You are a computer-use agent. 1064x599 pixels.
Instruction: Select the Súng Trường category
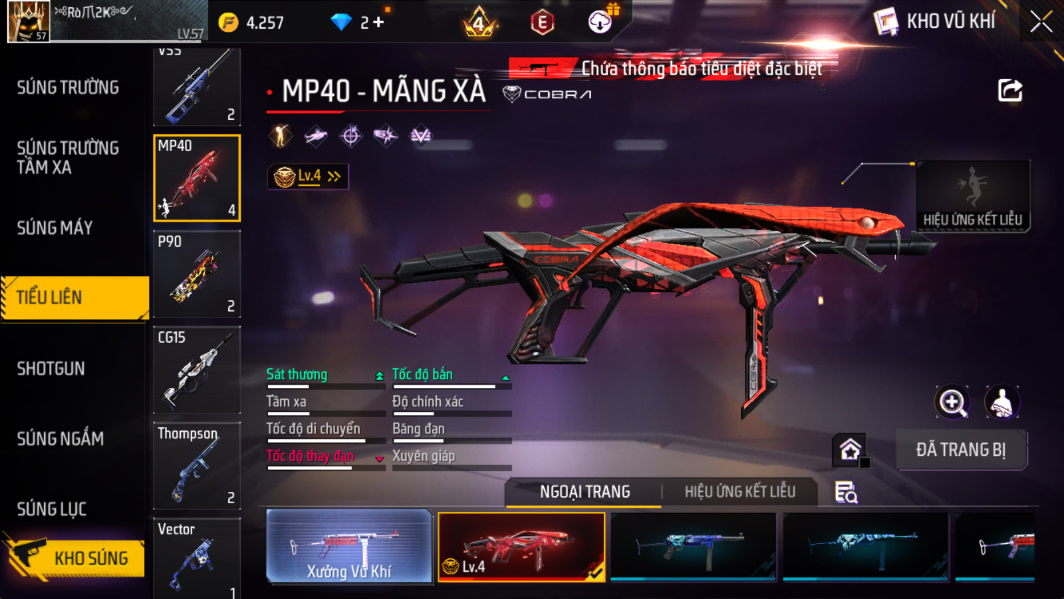[x=68, y=88]
